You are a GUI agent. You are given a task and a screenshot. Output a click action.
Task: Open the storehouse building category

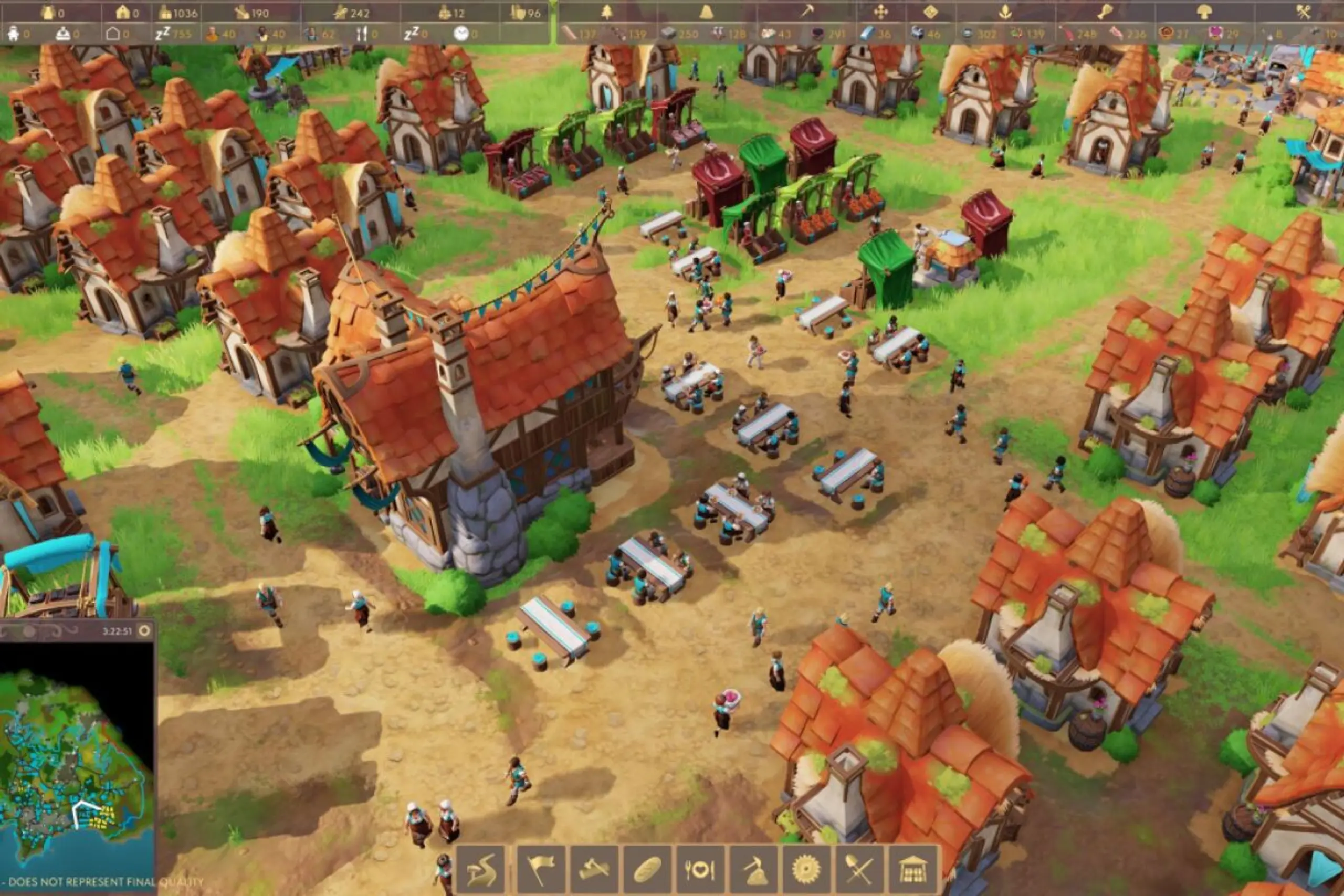912,870
